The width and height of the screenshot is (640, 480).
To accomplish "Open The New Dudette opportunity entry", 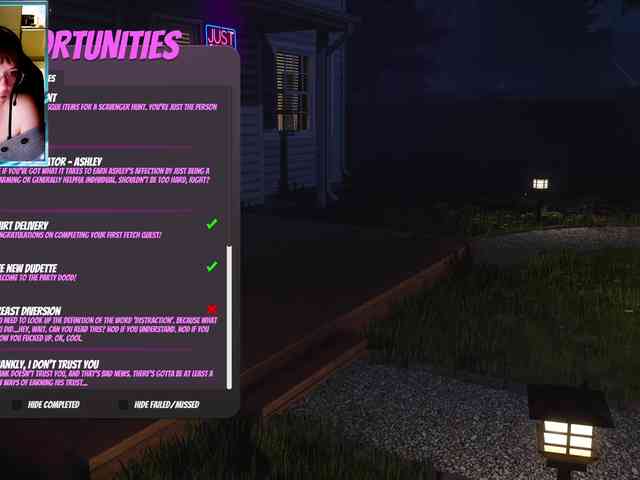I will [x=100, y=272].
